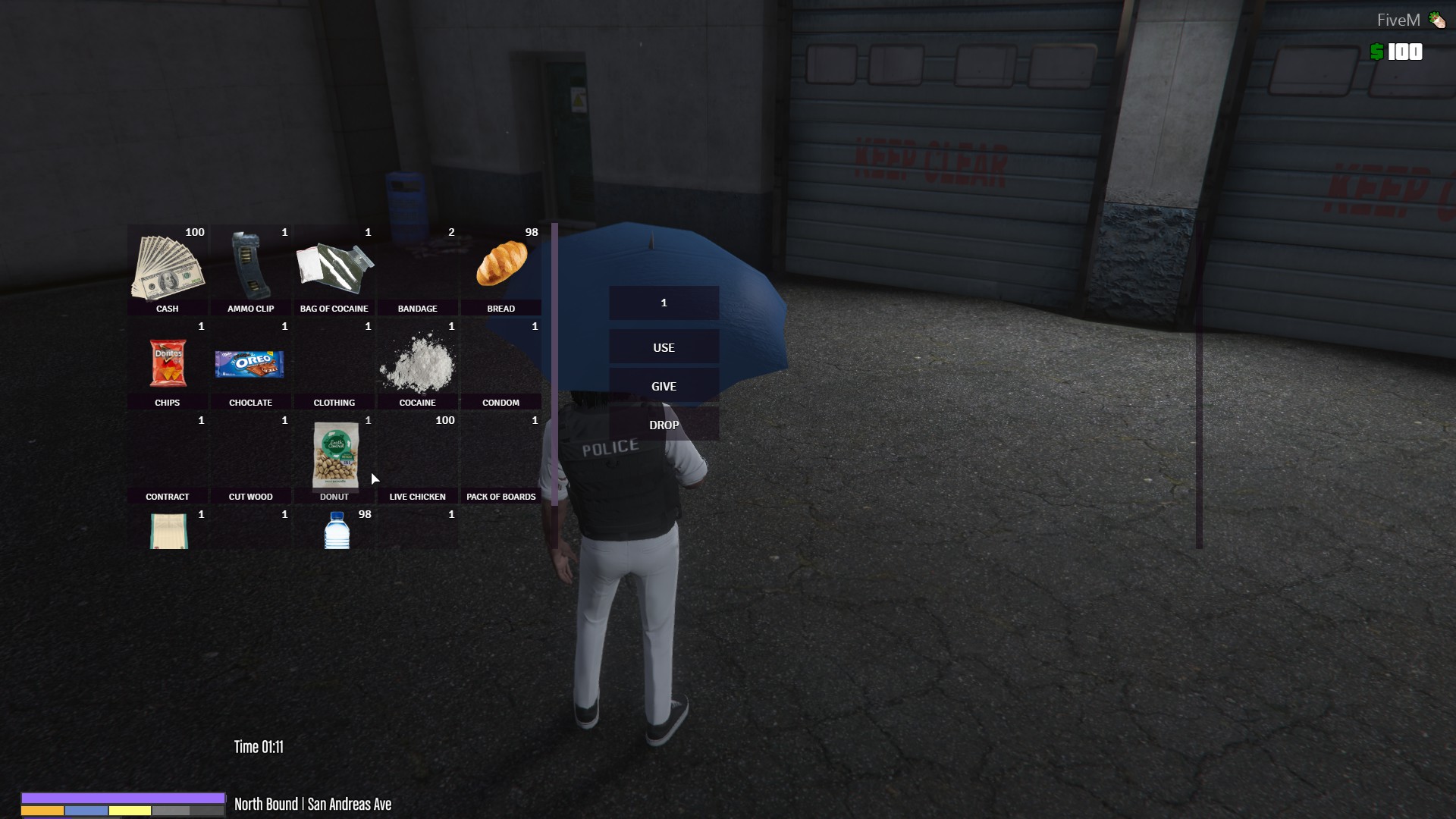The height and width of the screenshot is (819, 1456).
Task: Select the Doritos chips item
Action: point(168,362)
